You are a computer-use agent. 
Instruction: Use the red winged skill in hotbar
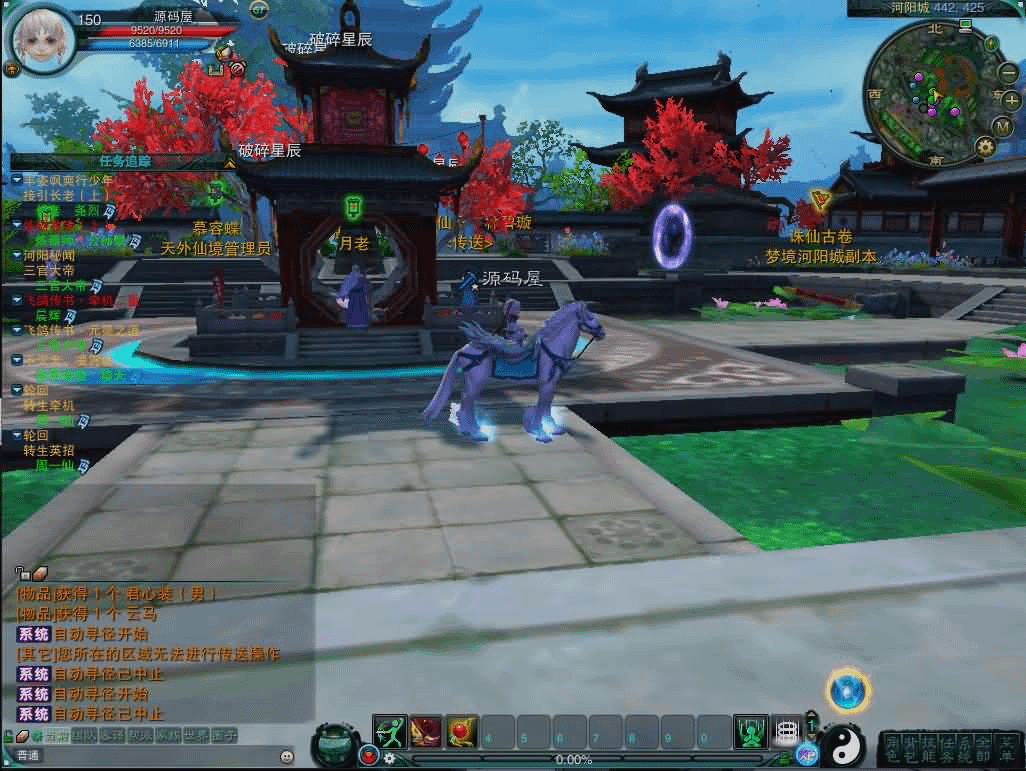426,733
